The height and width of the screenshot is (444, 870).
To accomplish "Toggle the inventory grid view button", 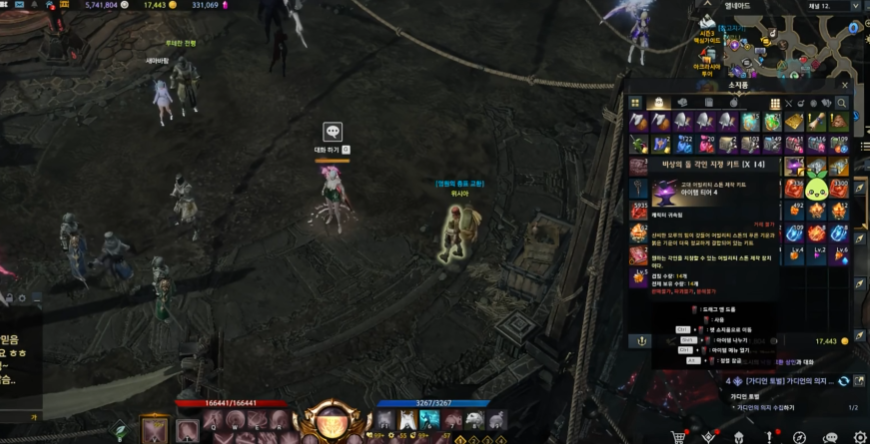I will pyautogui.click(x=775, y=103).
